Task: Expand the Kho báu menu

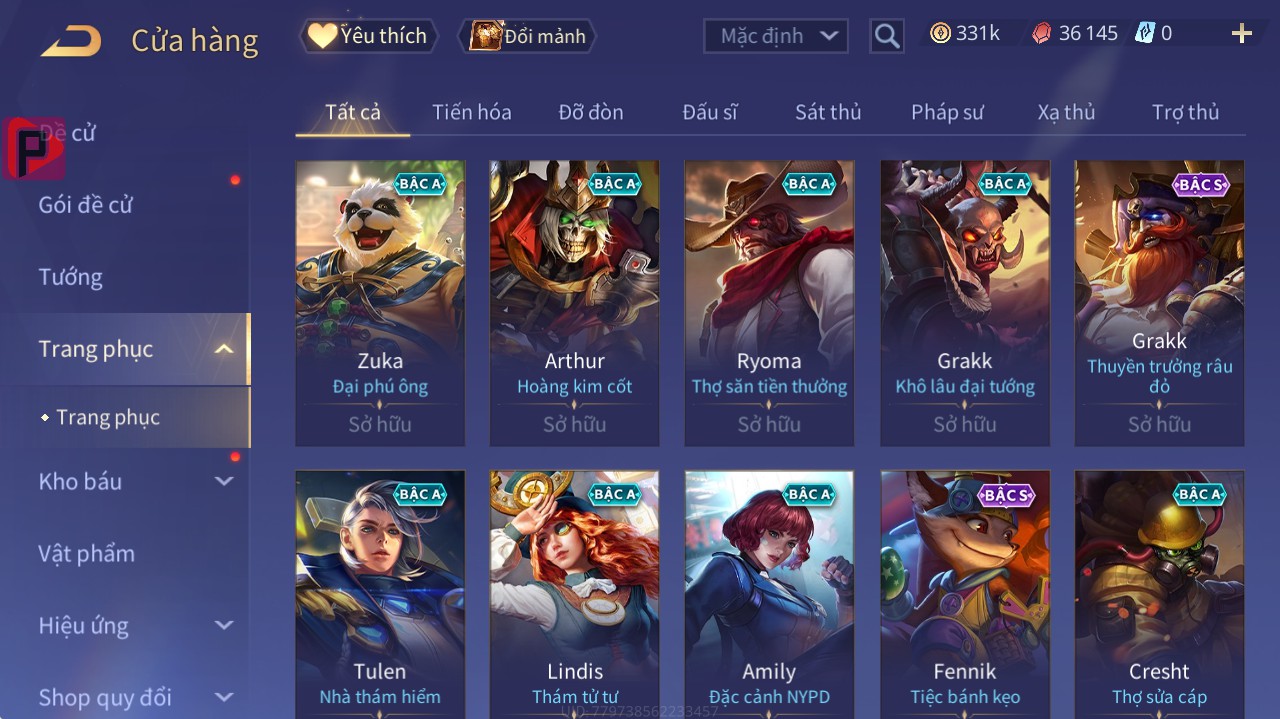Action: coord(80,481)
